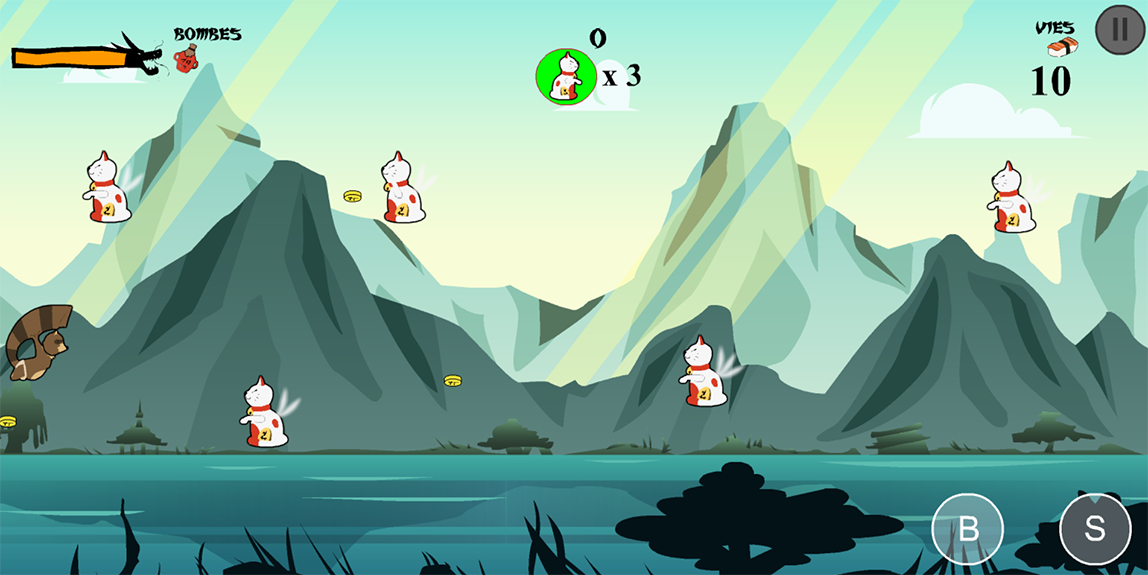Pause the game with the top-right button
The height and width of the screenshot is (575, 1148).
click(x=1120, y=30)
